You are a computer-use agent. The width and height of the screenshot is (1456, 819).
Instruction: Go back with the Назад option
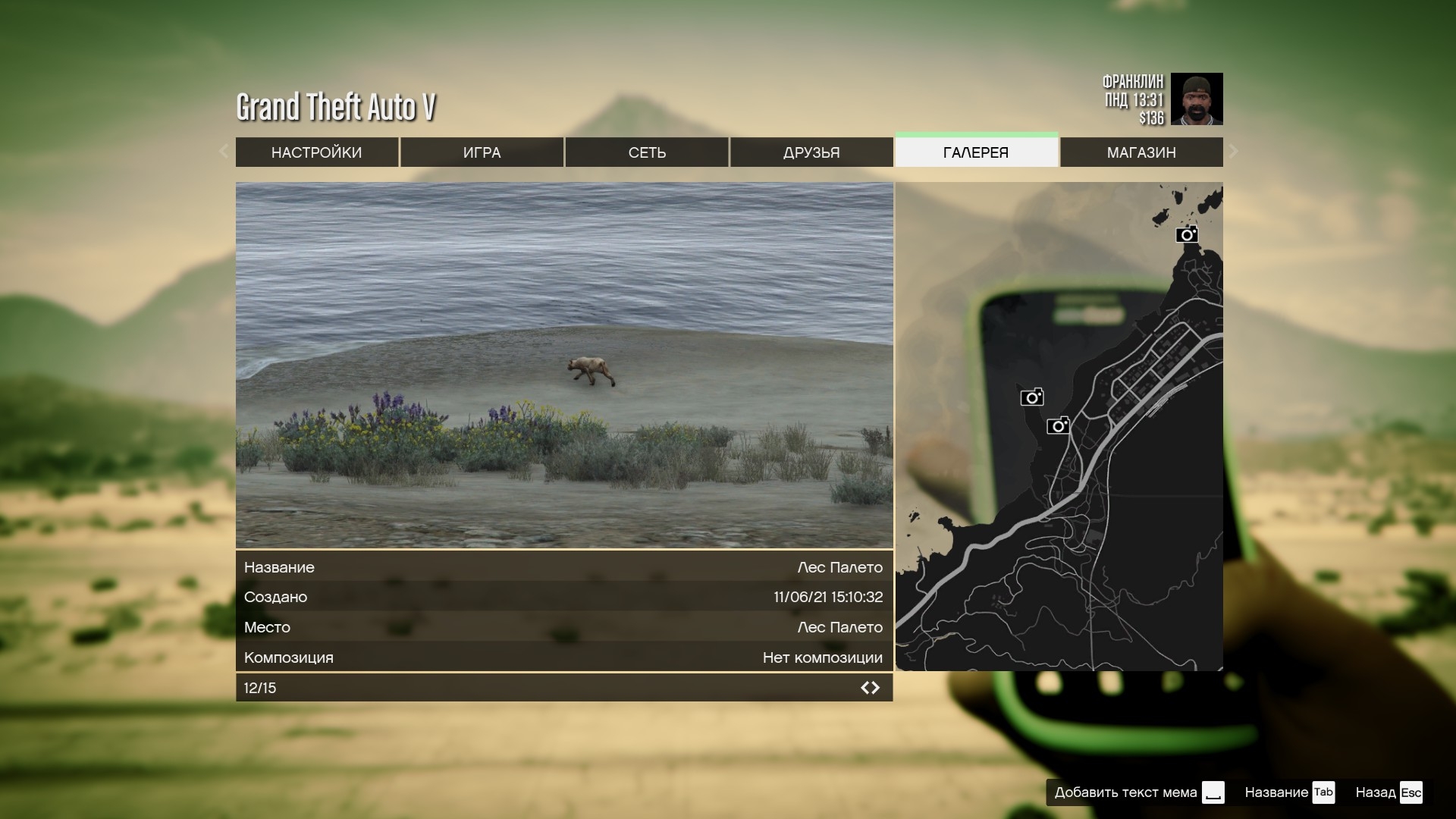point(1389,792)
